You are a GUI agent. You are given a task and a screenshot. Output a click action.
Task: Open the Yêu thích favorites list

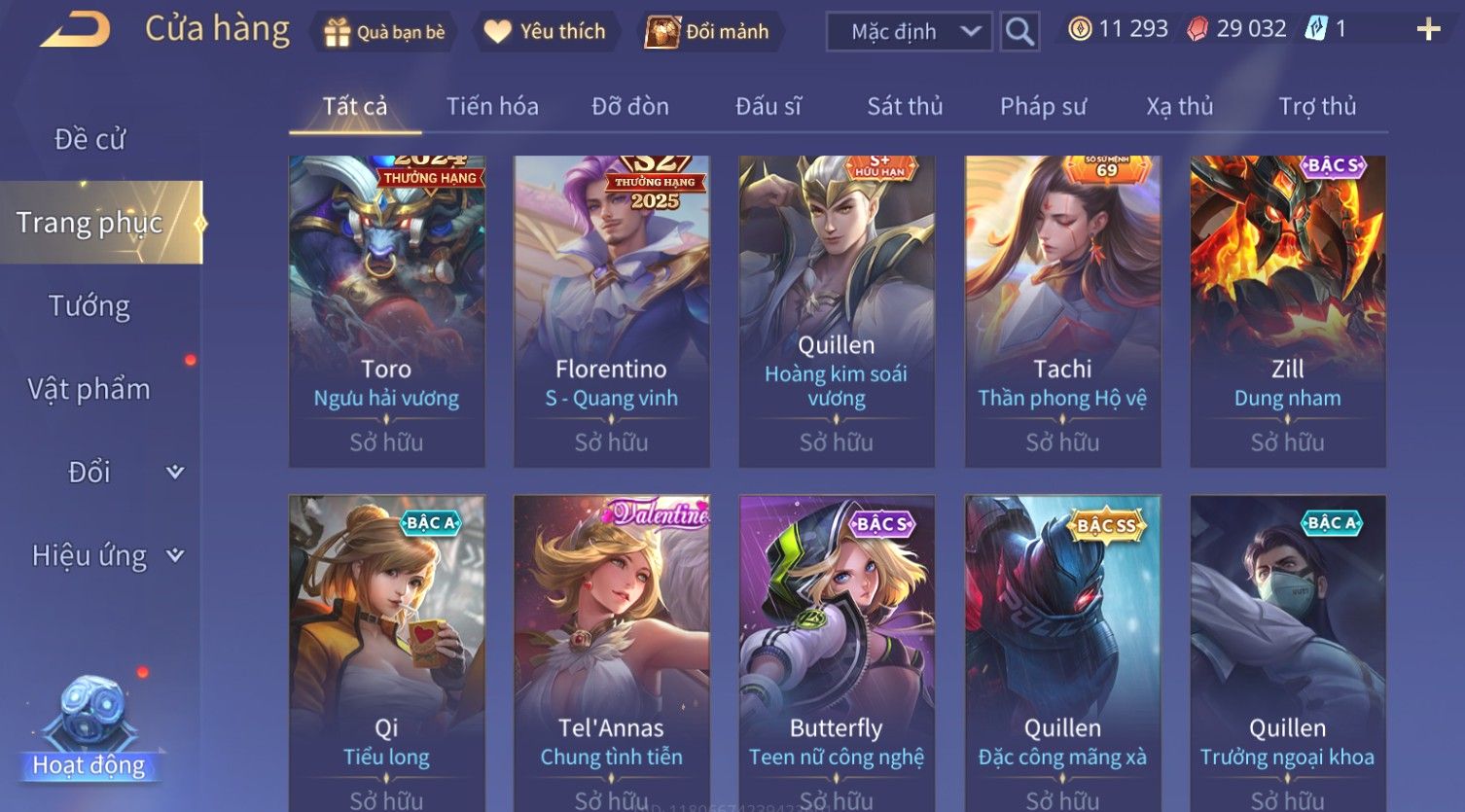pos(545,32)
